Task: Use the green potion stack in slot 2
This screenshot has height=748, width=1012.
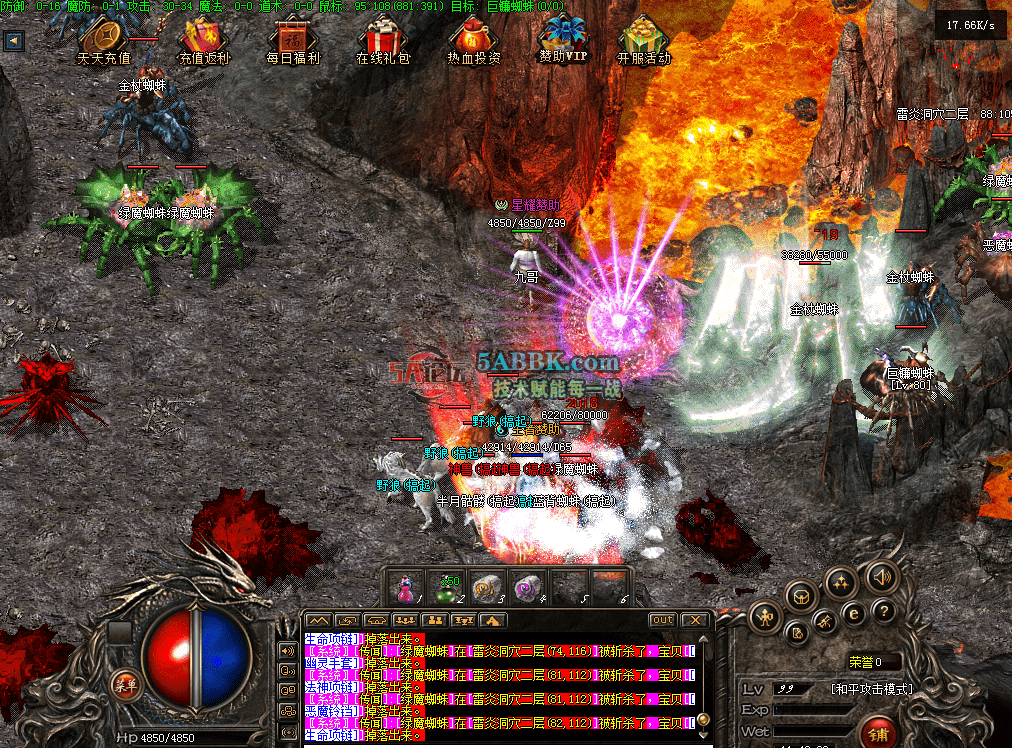Action: (x=446, y=588)
